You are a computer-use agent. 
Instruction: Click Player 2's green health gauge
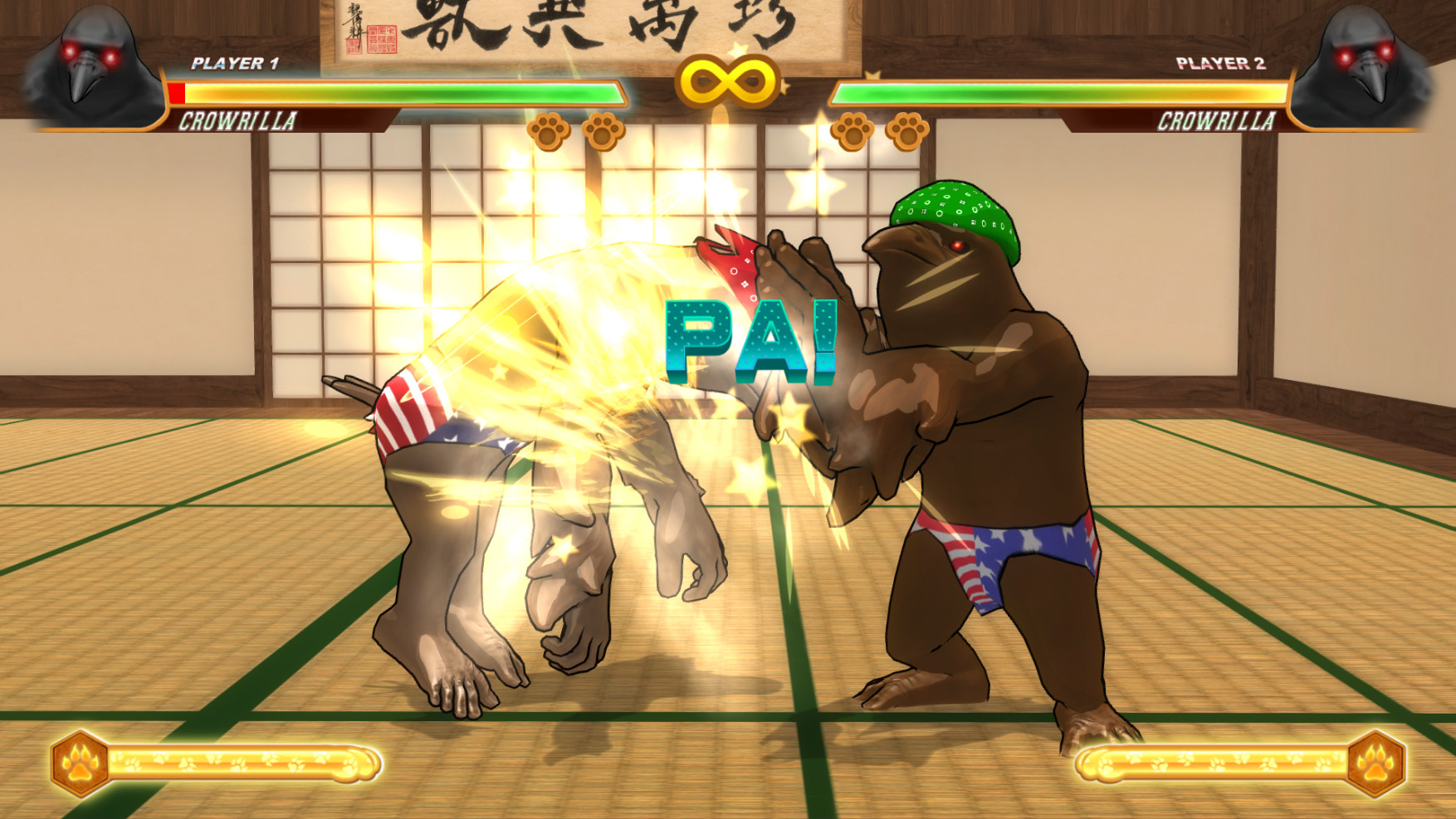point(1054,94)
